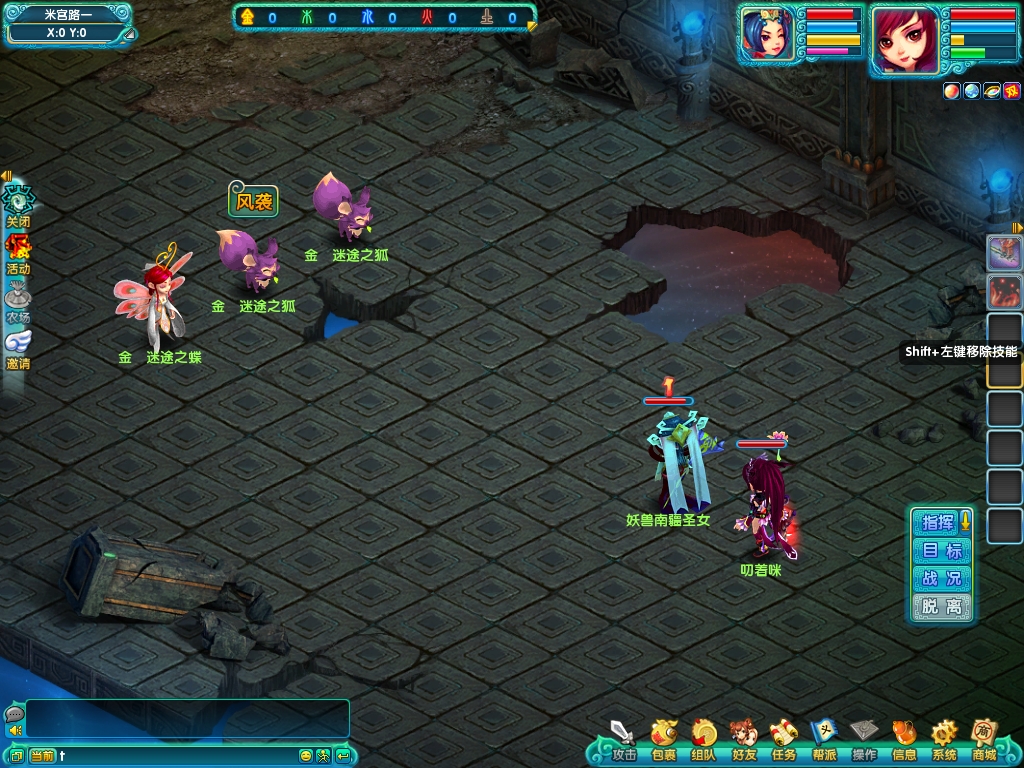Switch the 当前 chat channel selector
Viewport: 1024px width, 768px height.
pos(42,755)
